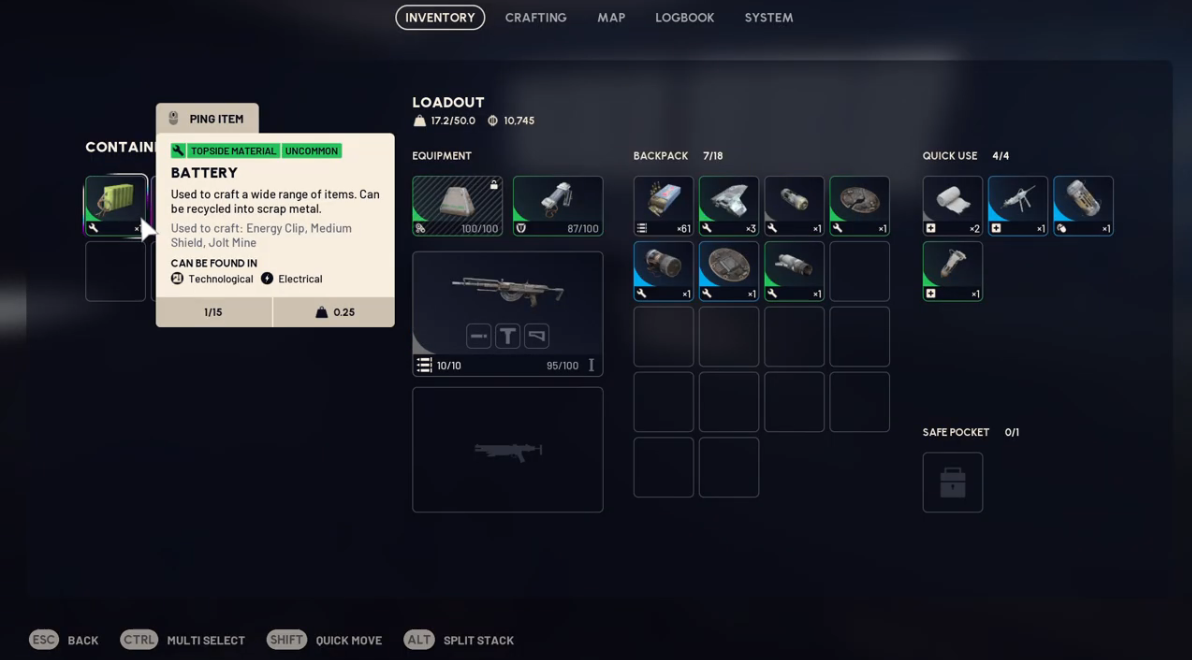
Task: Pick the metal scrap stack of 3
Action: (x=729, y=206)
